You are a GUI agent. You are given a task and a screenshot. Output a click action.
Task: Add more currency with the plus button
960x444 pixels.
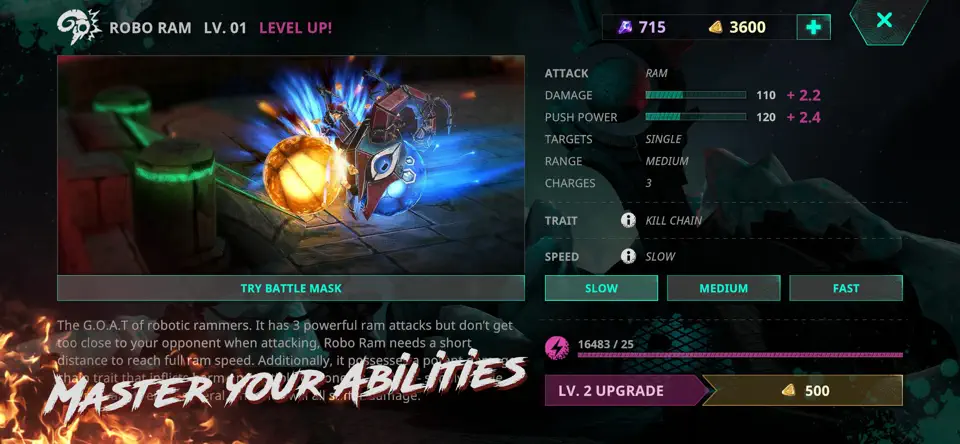click(813, 27)
